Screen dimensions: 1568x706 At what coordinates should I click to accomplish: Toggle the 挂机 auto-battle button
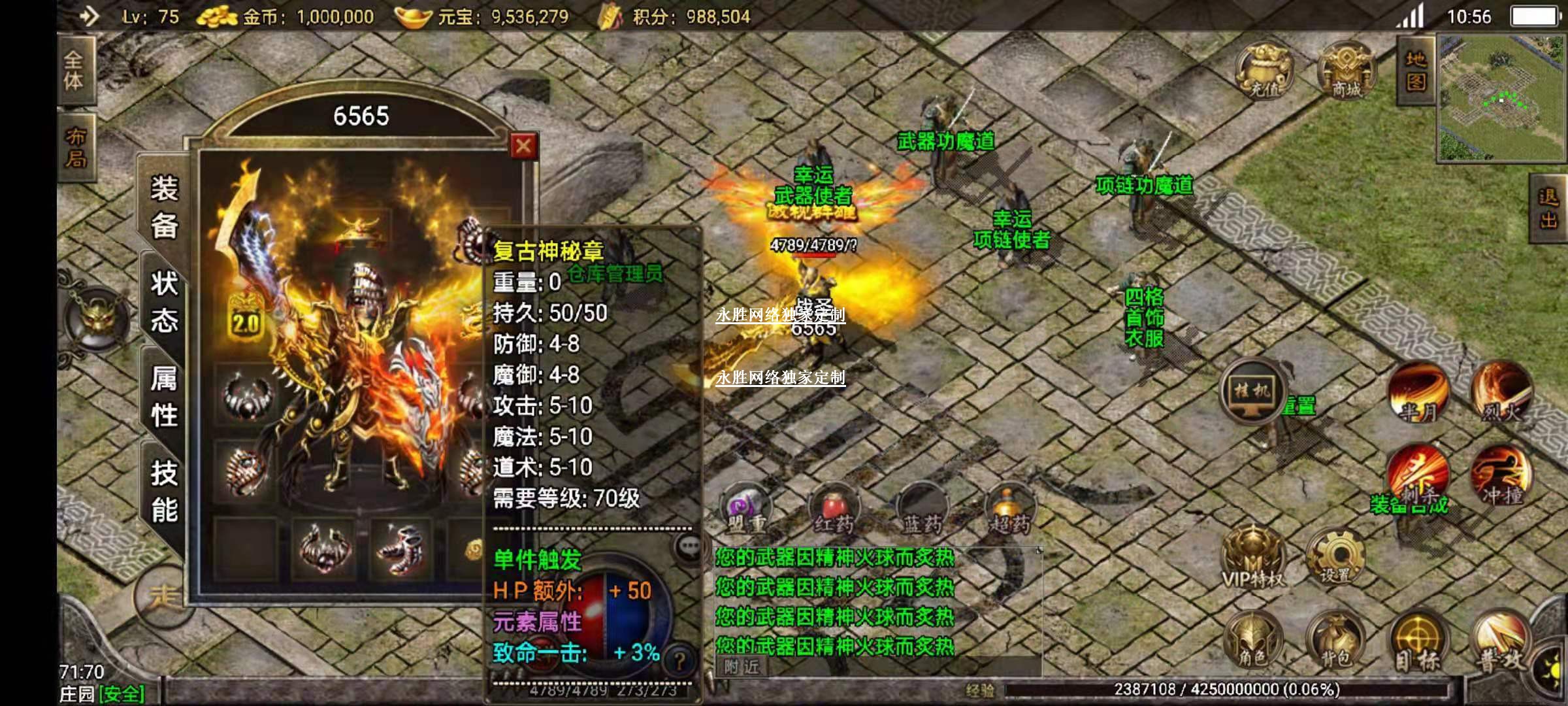1252,392
